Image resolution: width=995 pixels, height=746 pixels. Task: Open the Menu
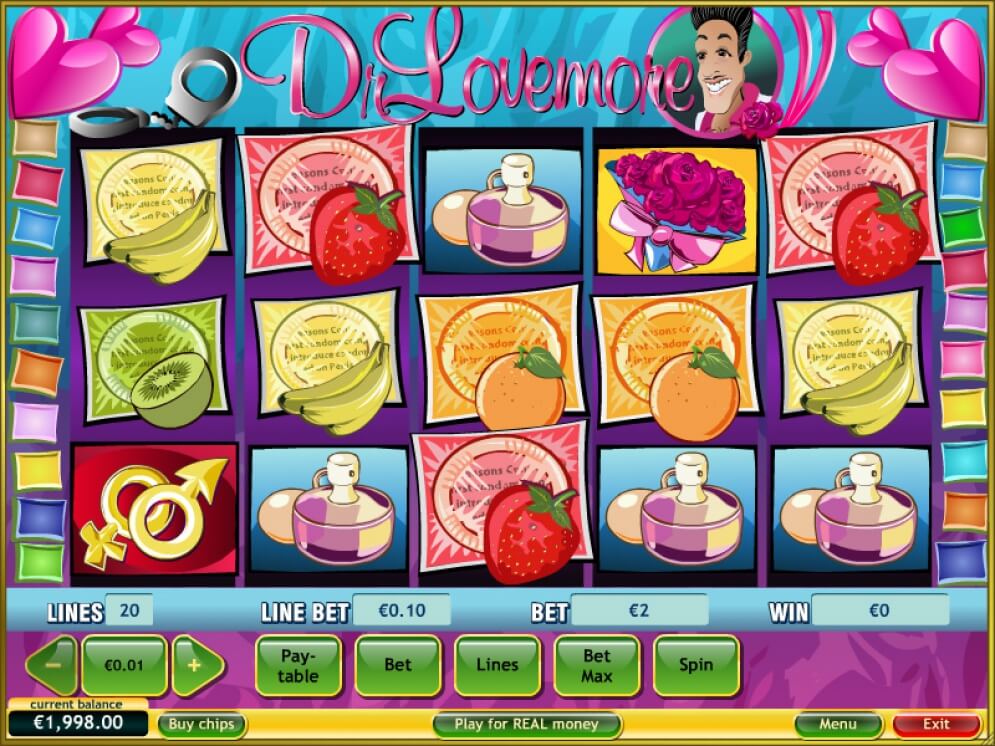coord(837,724)
